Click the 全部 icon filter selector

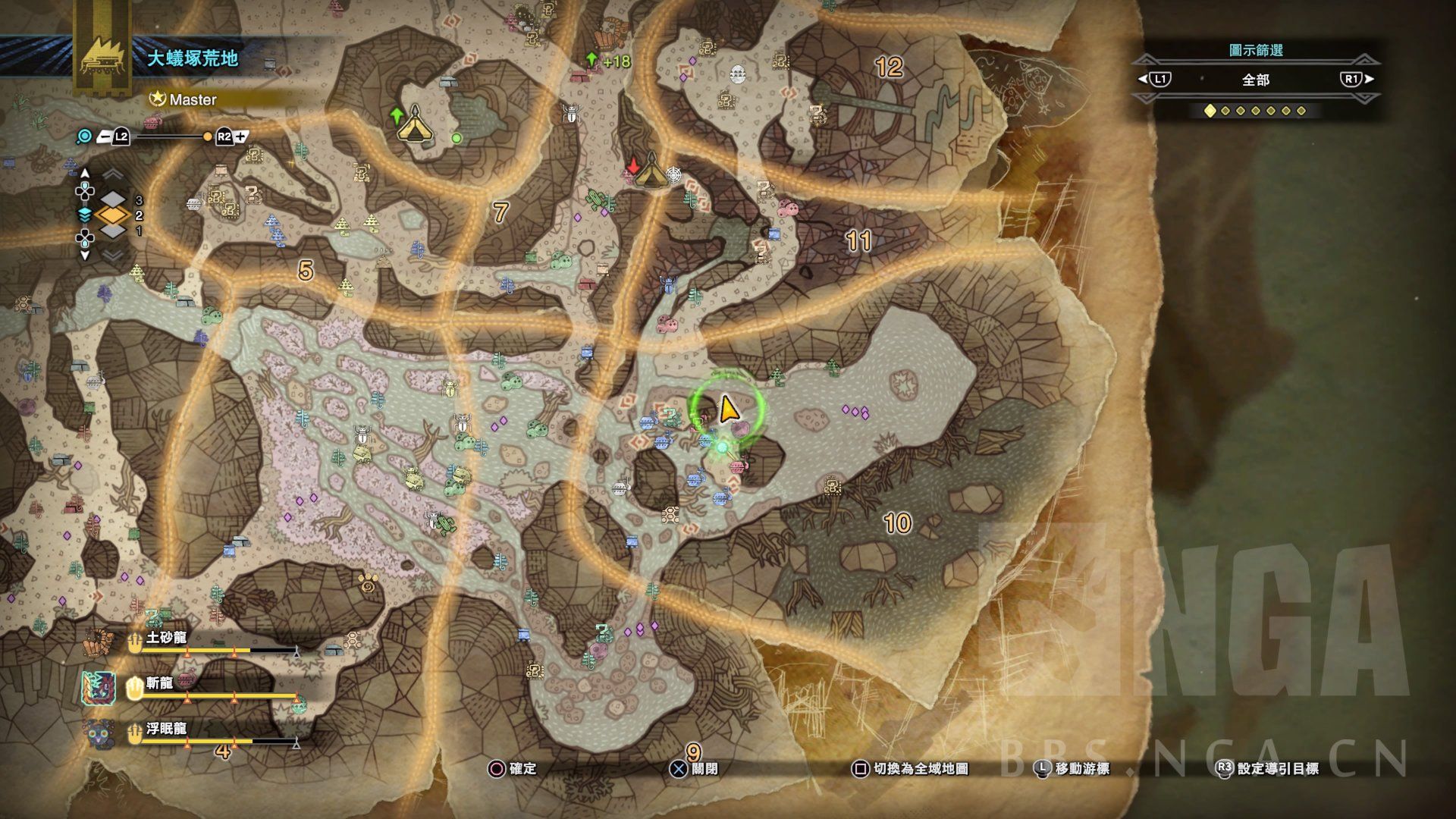[1255, 80]
